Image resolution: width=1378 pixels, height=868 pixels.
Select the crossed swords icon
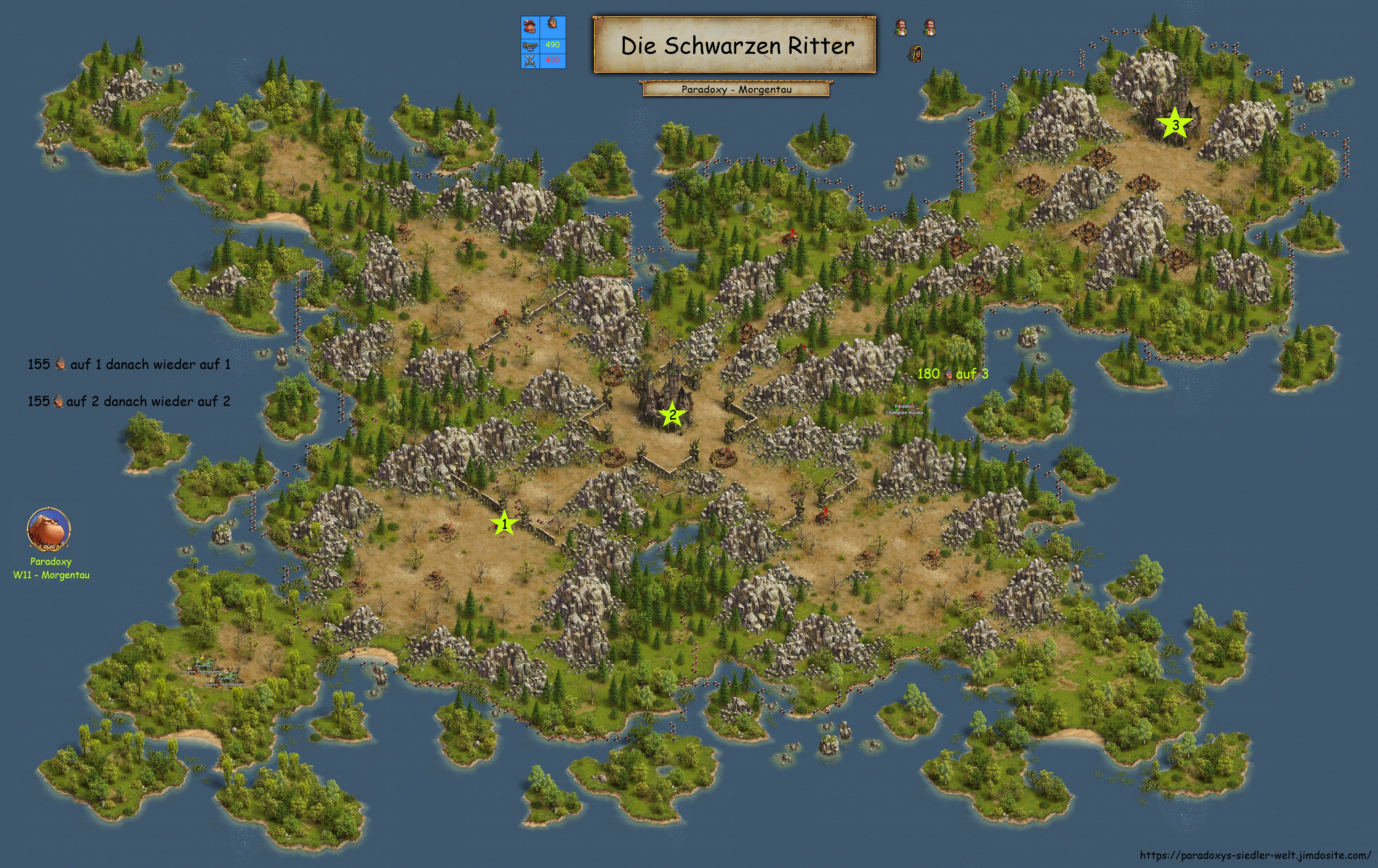point(530,59)
